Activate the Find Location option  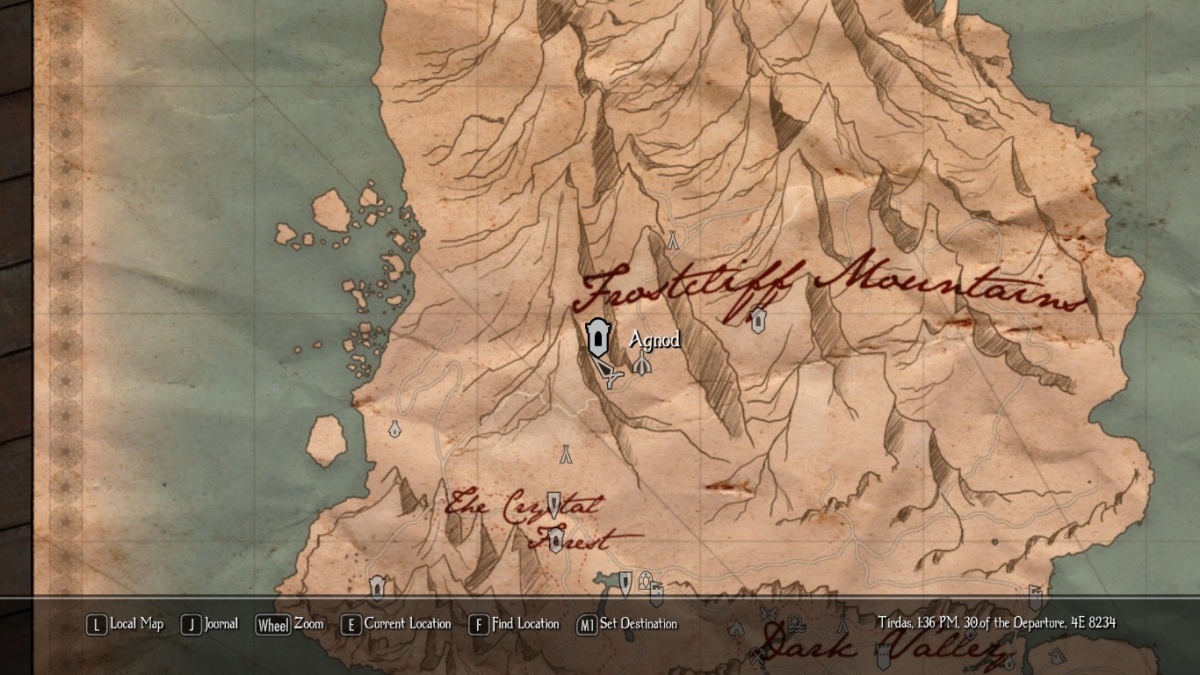(x=514, y=624)
